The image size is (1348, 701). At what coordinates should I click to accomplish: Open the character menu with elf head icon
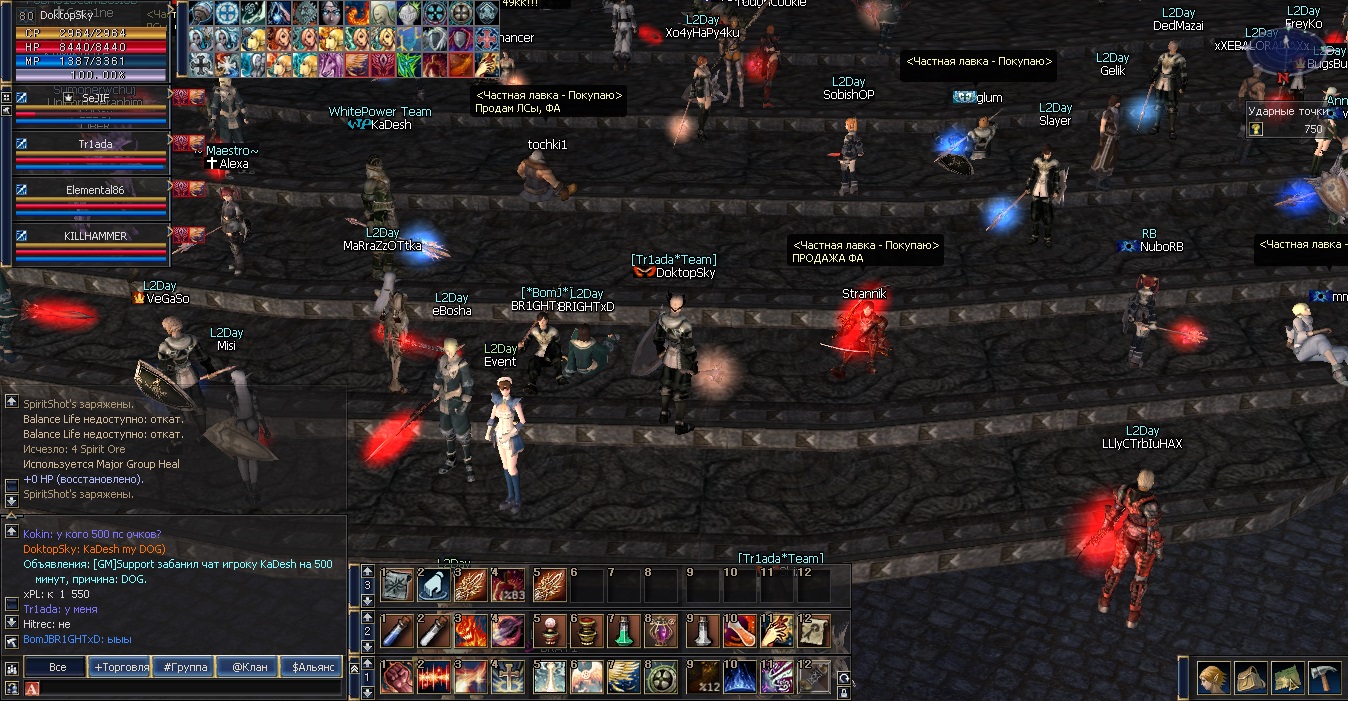[x=1213, y=677]
